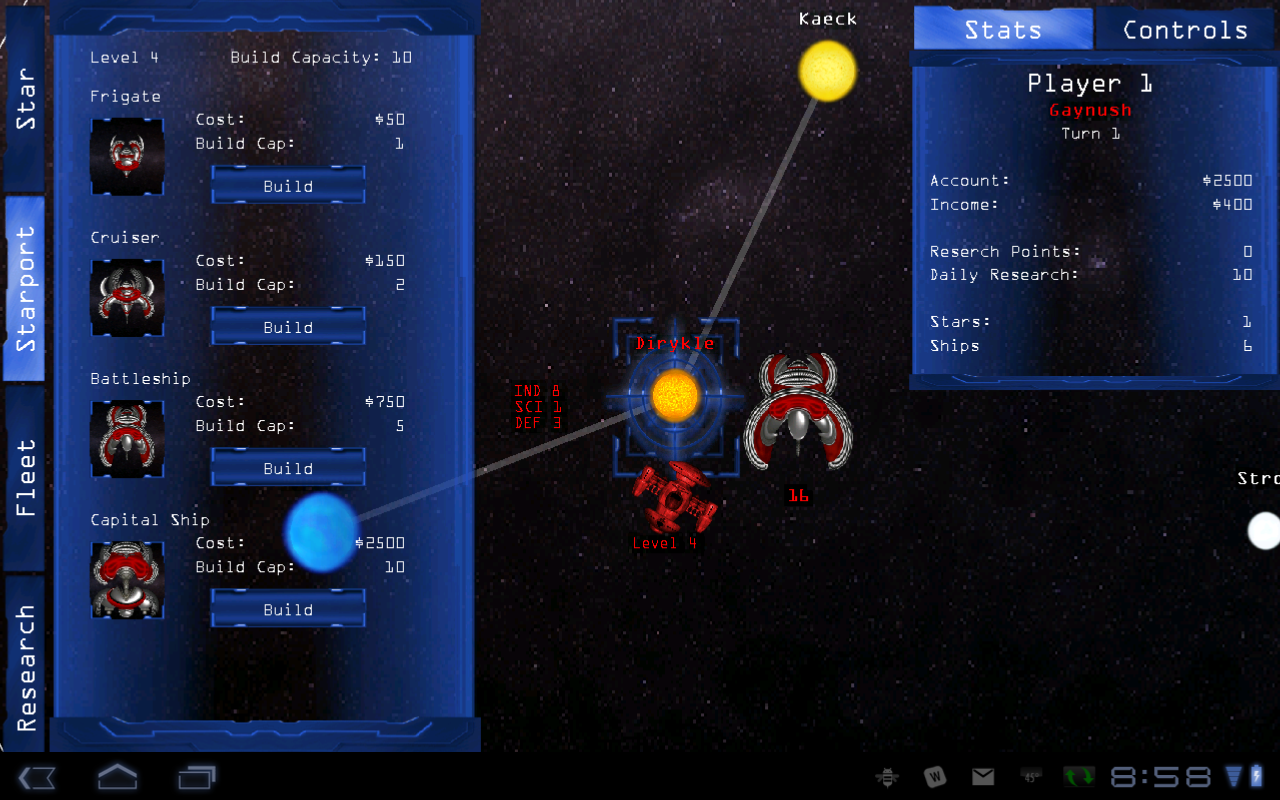1280x800 pixels.
Task: Open the email icon in the system tray
Action: coord(982,775)
